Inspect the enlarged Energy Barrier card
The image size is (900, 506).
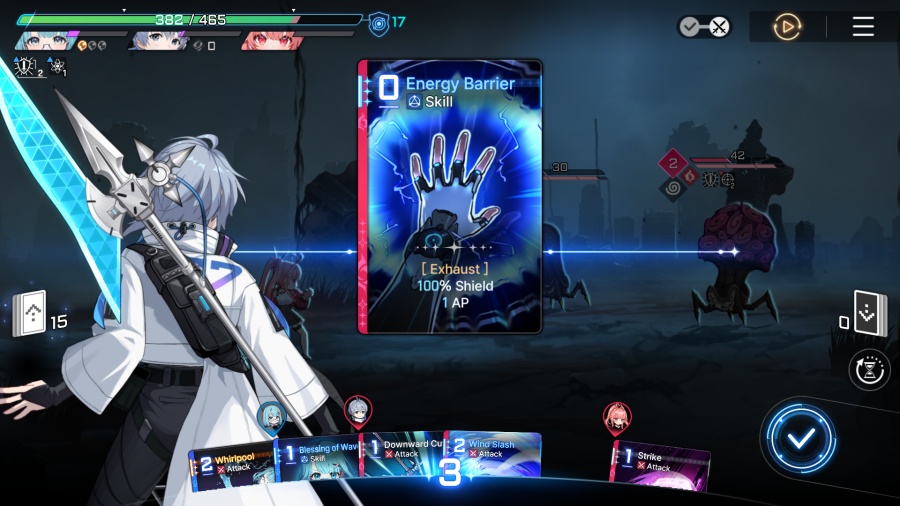click(450, 197)
